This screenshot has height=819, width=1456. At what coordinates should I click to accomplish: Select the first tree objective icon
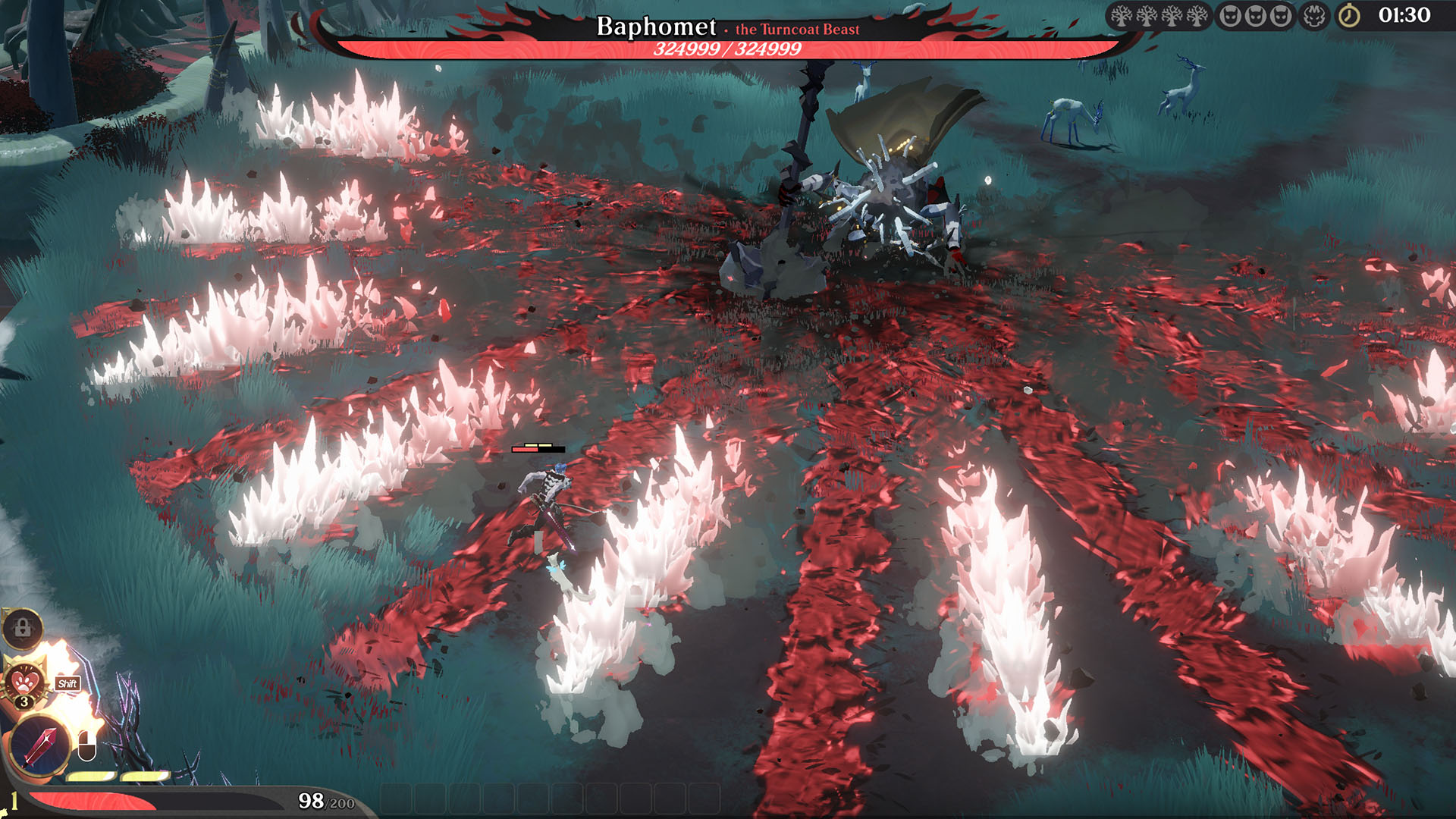point(1122,16)
